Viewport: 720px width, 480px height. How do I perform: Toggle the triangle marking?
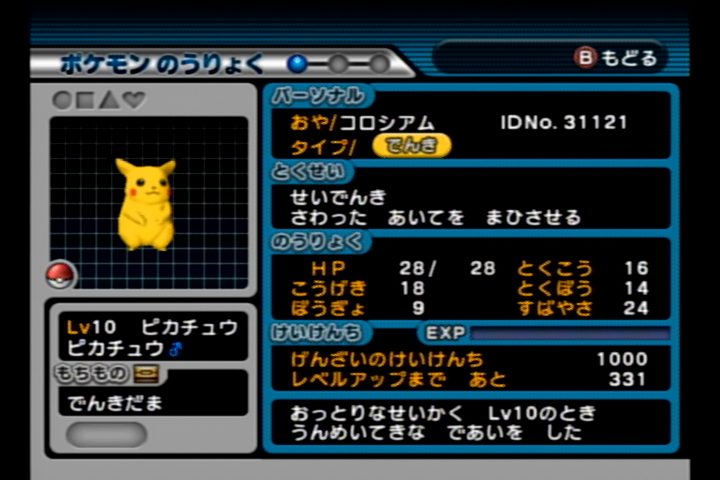pyautogui.click(x=109, y=100)
